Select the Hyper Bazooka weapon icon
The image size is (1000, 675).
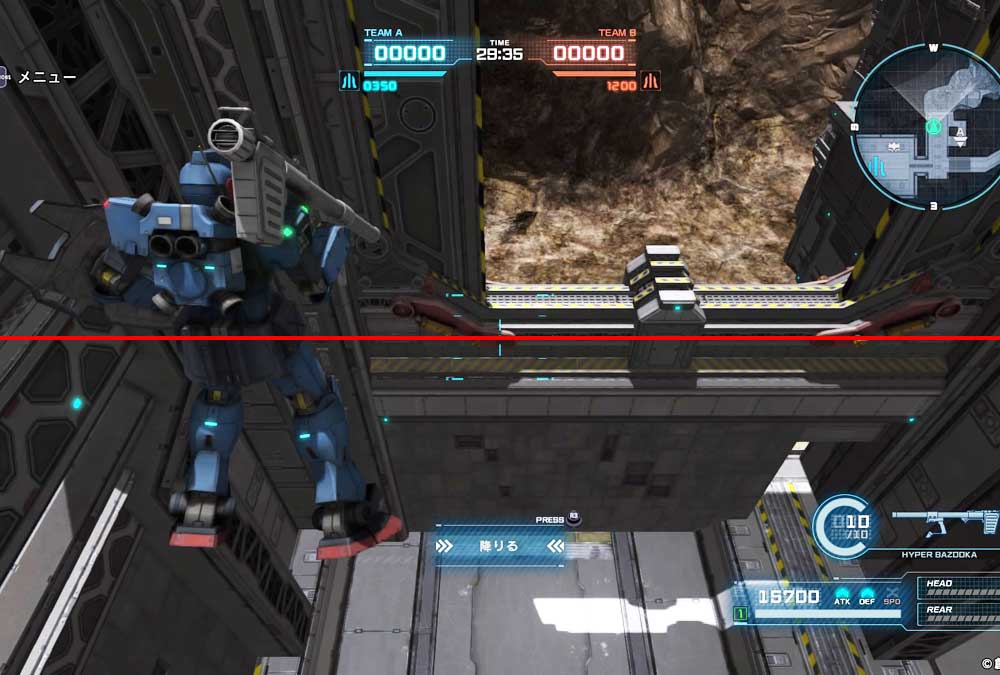tap(945, 522)
